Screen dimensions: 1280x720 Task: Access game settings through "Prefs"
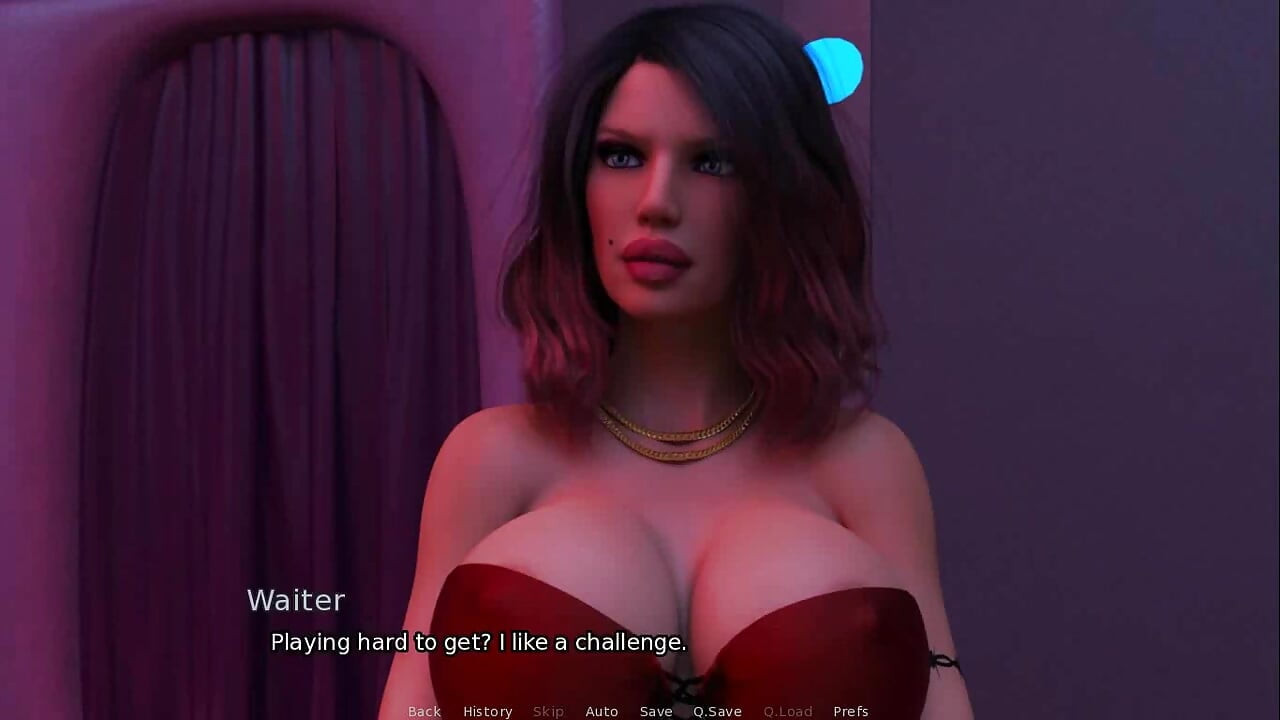tap(851, 711)
